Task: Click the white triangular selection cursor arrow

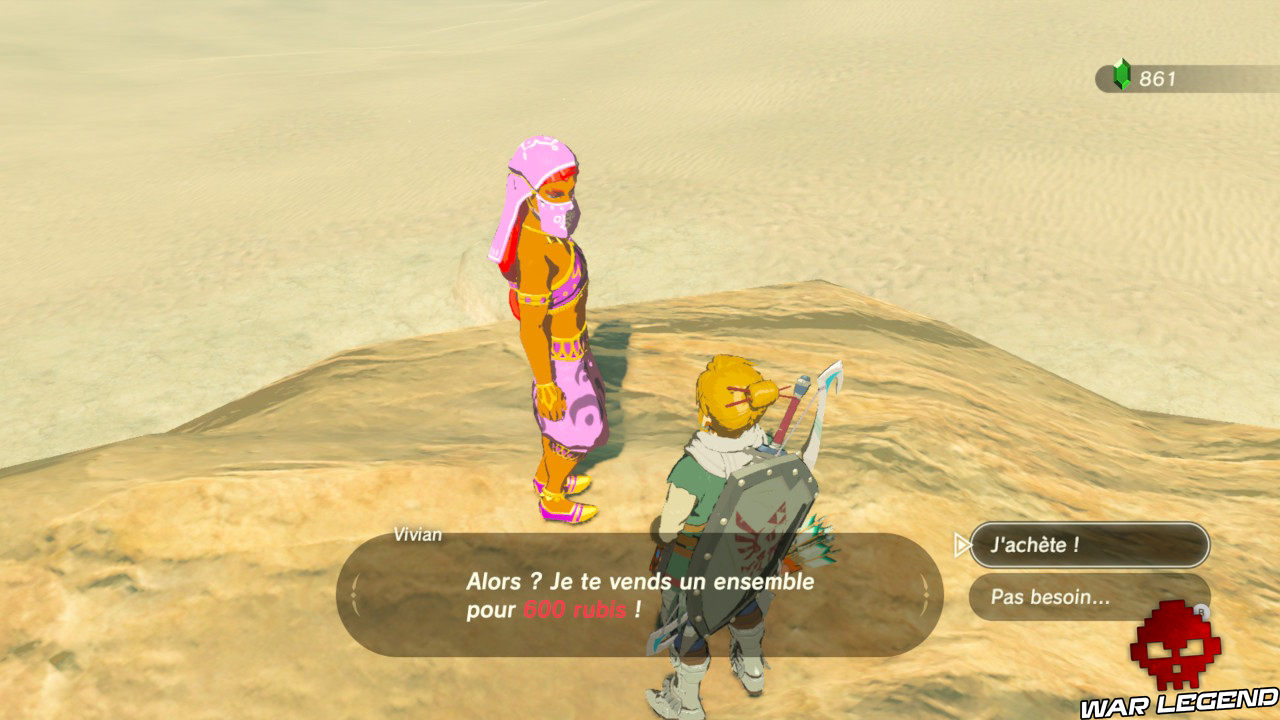Action: tap(962, 544)
